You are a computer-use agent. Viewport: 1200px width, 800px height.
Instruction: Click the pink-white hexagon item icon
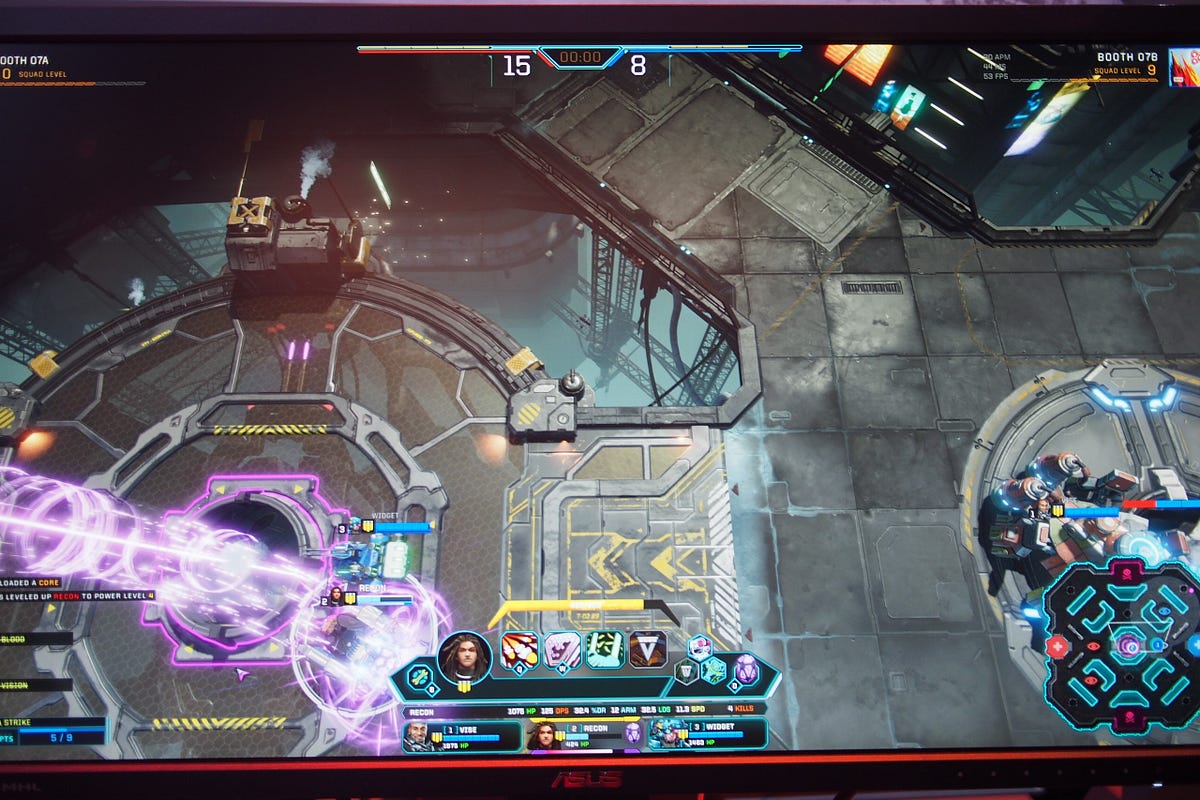tap(699, 647)
